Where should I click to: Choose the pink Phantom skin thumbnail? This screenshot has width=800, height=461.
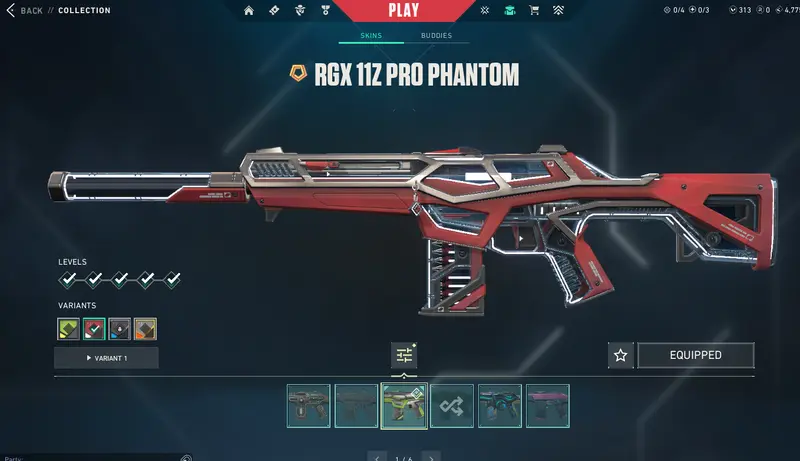(548, 406)
